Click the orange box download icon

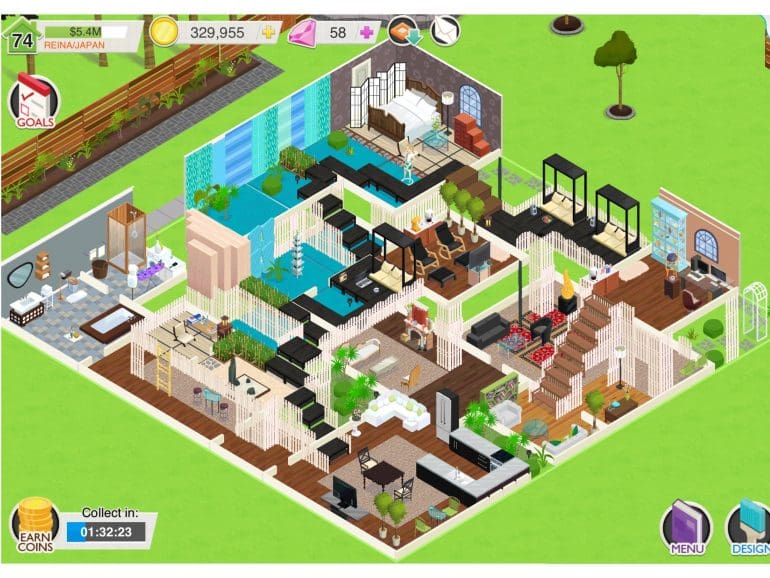pos(403,31)
